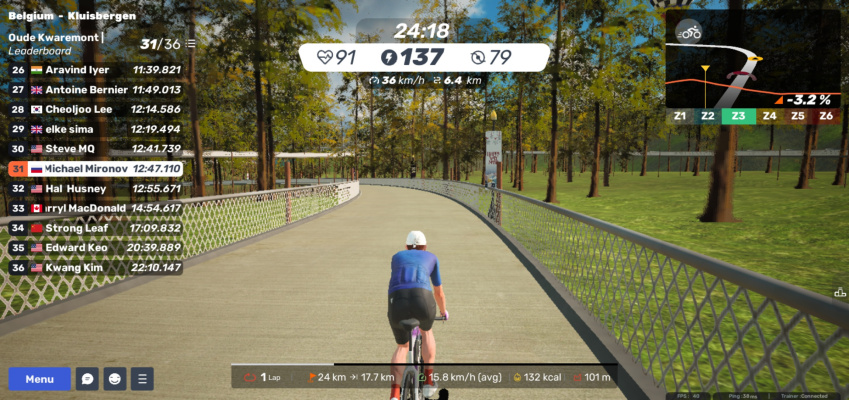Select Antoine Bernier's leaderboard row
This screenshot has height=400, width=849.
pyautogui.click(x=97, y=90)
